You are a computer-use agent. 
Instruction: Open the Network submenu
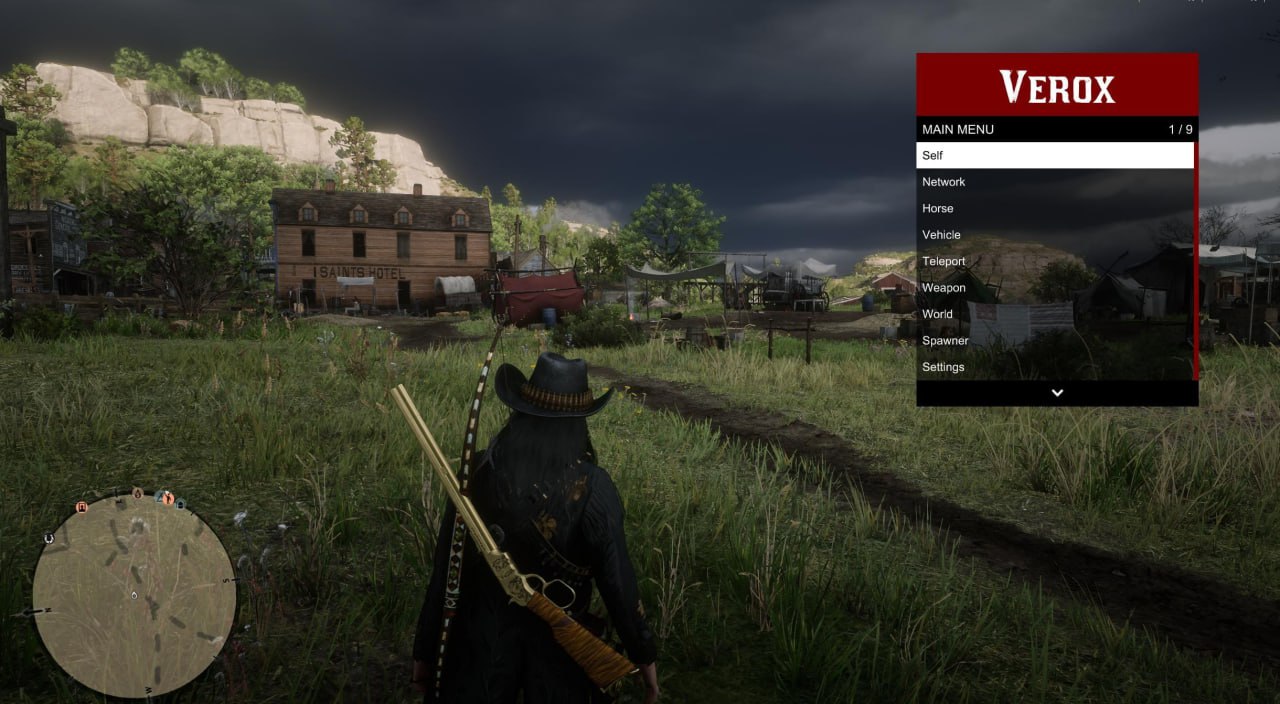click(1055, 182)
